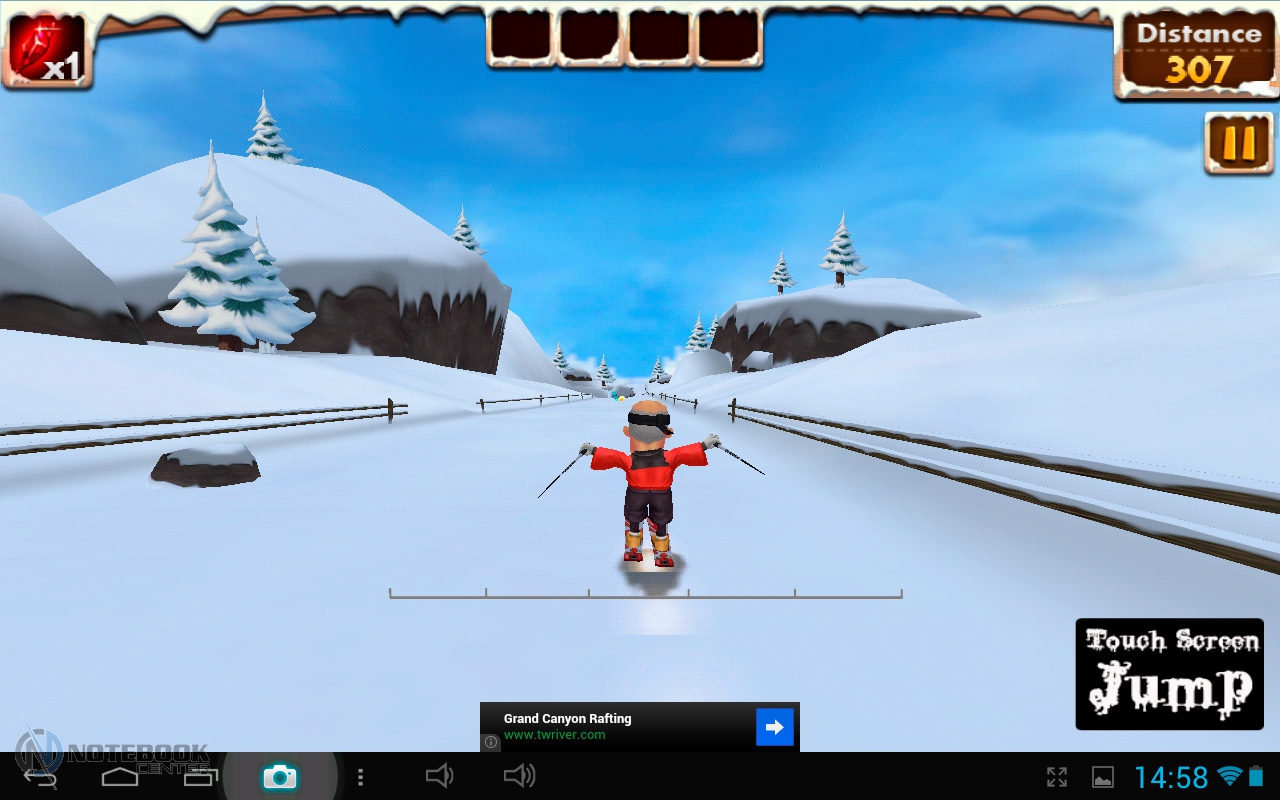Raise volume with the double-wave speaker icon

[x=518, y=776]
